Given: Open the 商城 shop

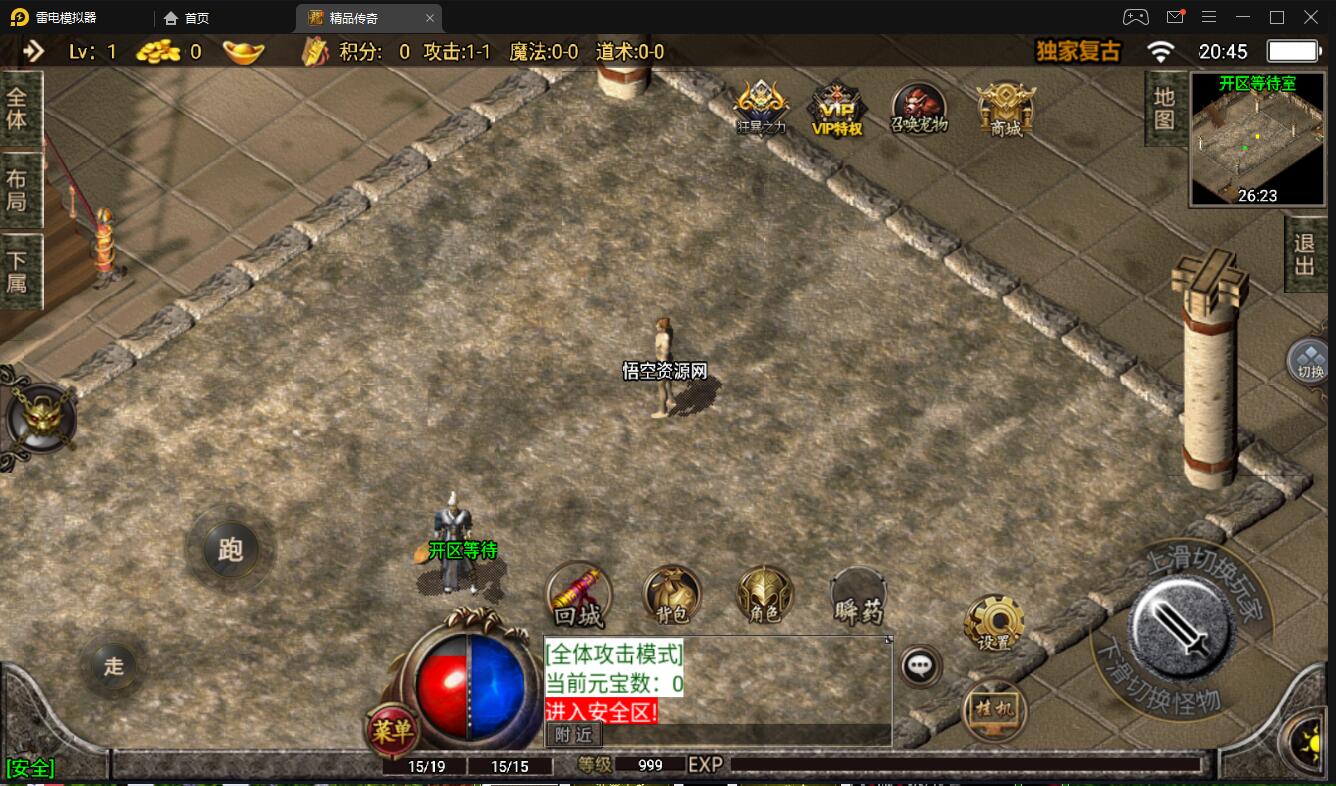Looking at the screenshot, I should tap(1006, 108).
